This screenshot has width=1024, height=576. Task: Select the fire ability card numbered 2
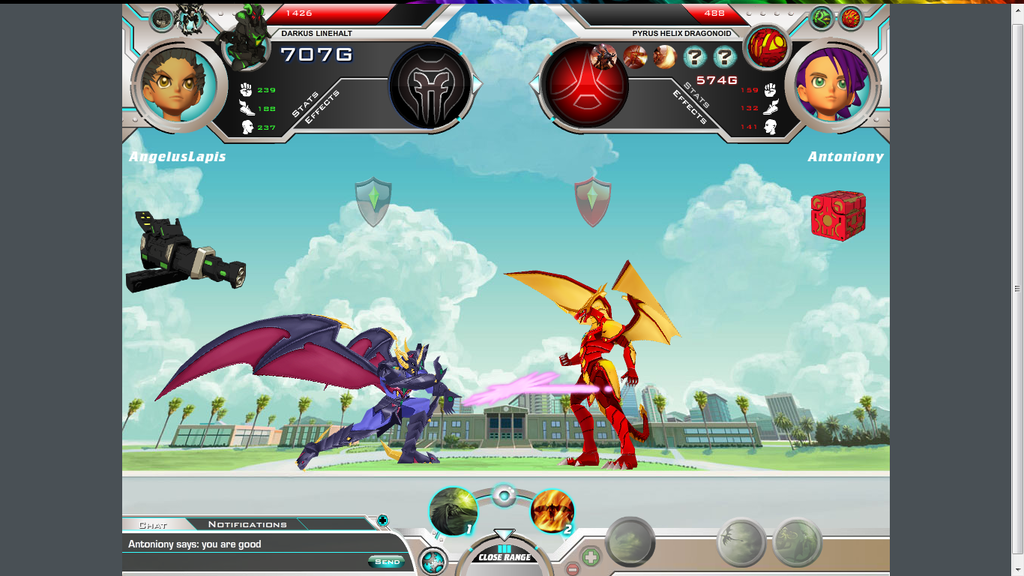click(x=552, y=511)
